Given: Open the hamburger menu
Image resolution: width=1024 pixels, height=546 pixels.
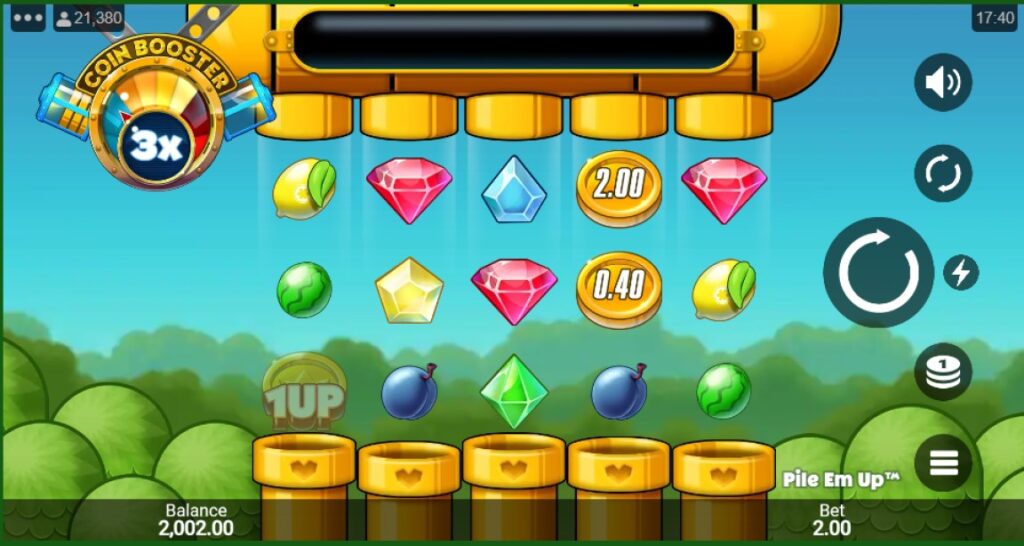Looking at the screenshot, I should [x=942, y=463].
